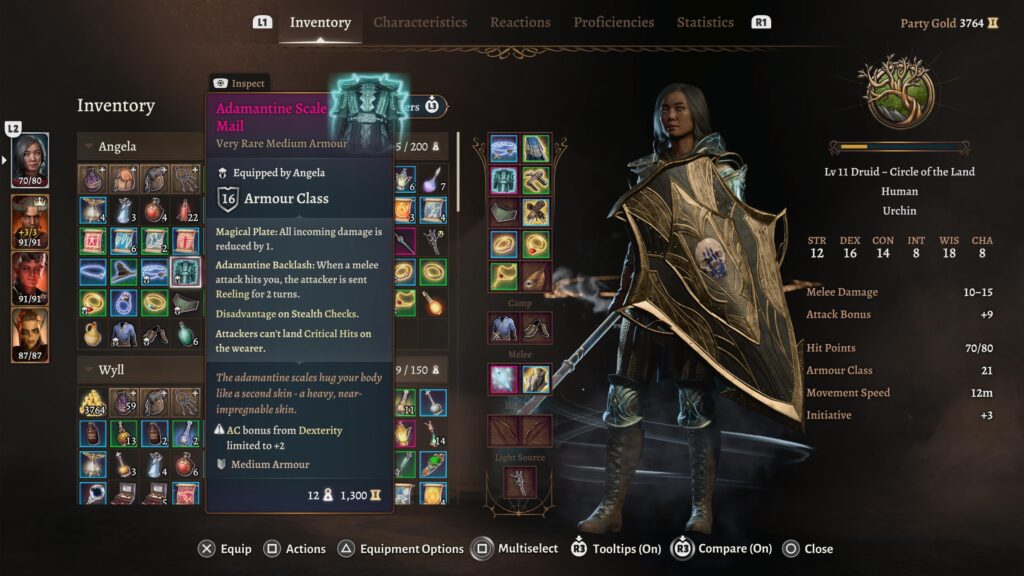Select the 3764 gold pile in Wyll's inventory
Screen dimensions: 1024x576
click(x=93, y=403)
